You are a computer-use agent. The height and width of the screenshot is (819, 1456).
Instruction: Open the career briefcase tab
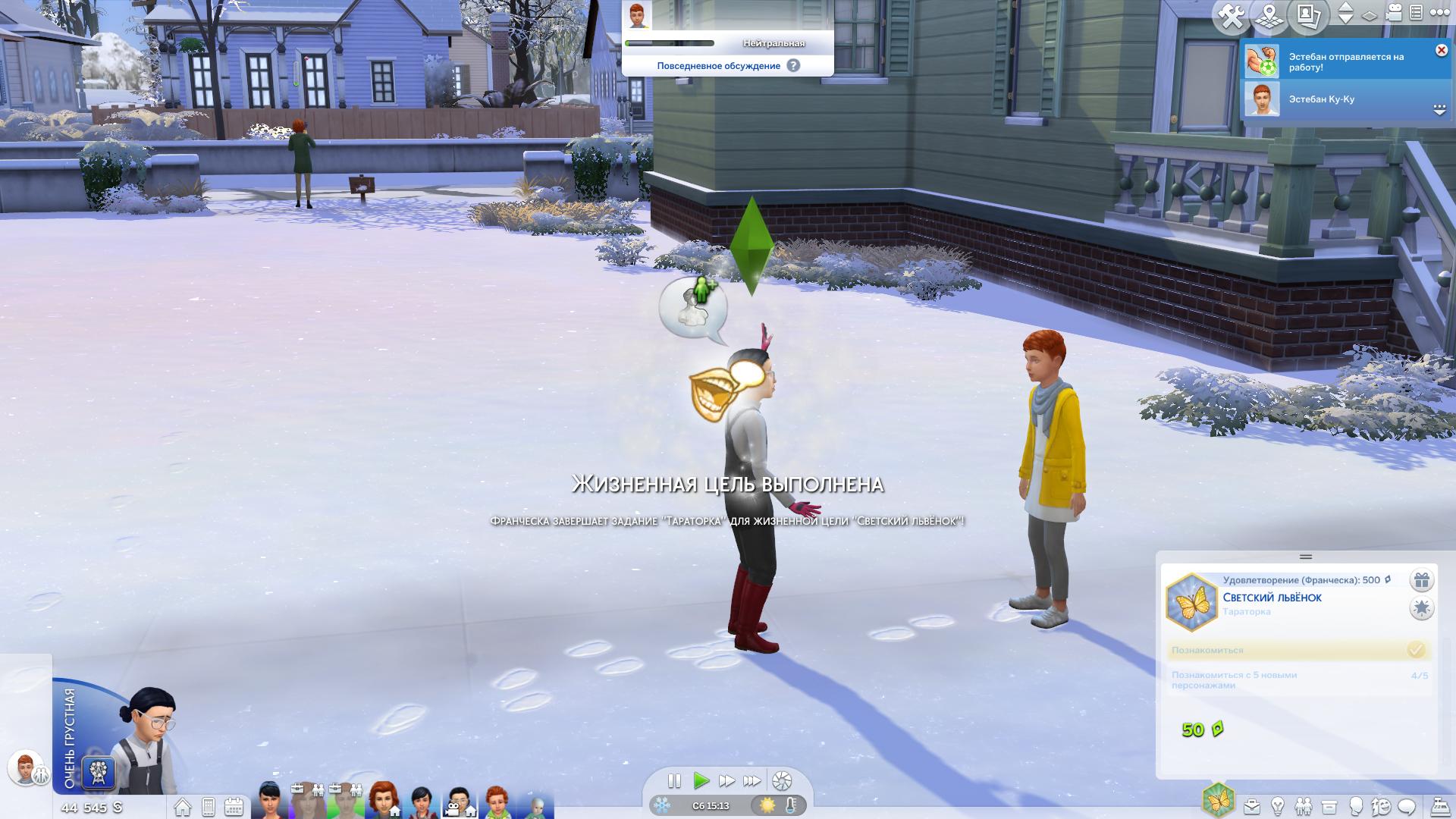(1251, 805)
